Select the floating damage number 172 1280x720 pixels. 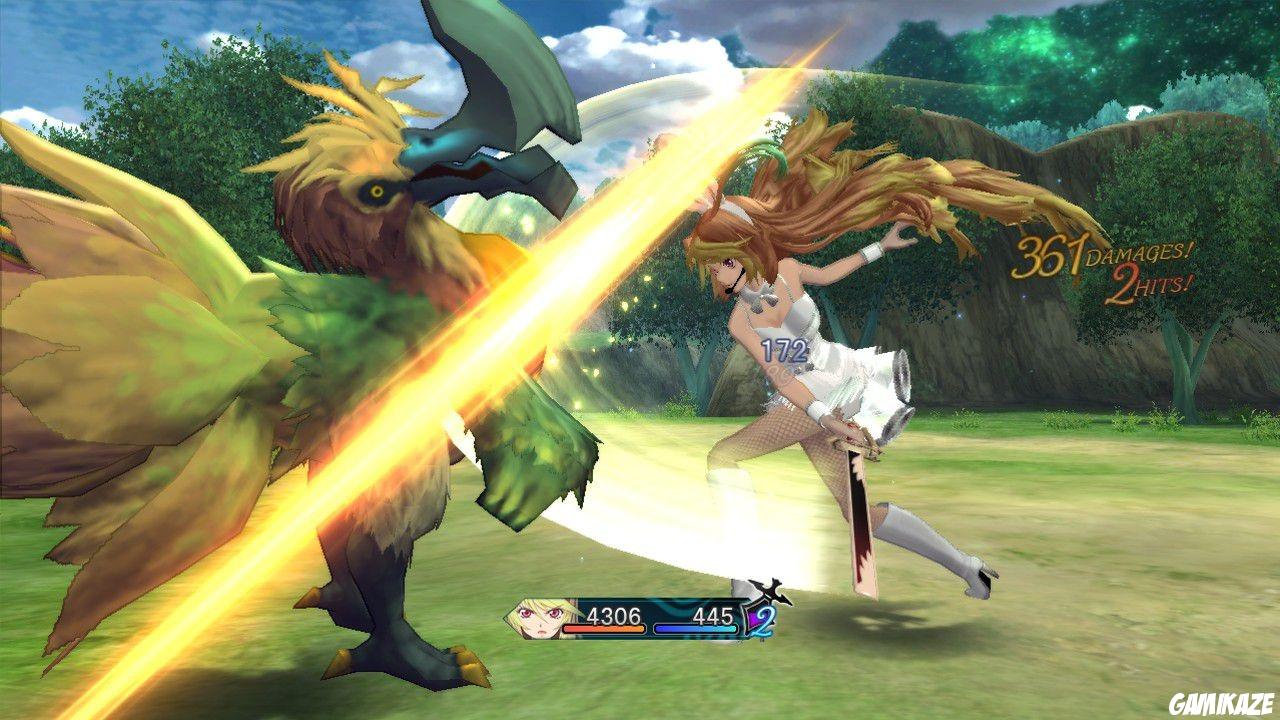(x=786, y=350)
